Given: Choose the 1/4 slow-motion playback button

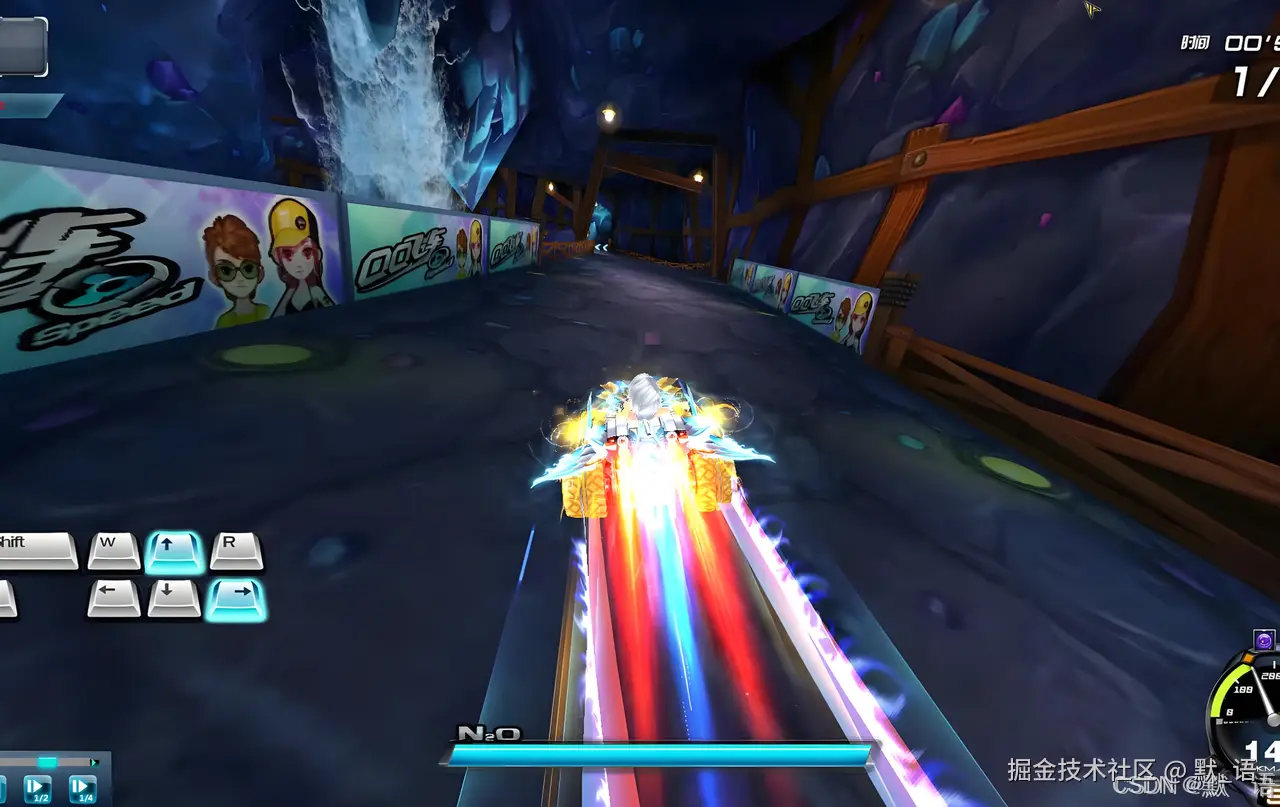Looking at the screenshot, I should tap(83, 789).
